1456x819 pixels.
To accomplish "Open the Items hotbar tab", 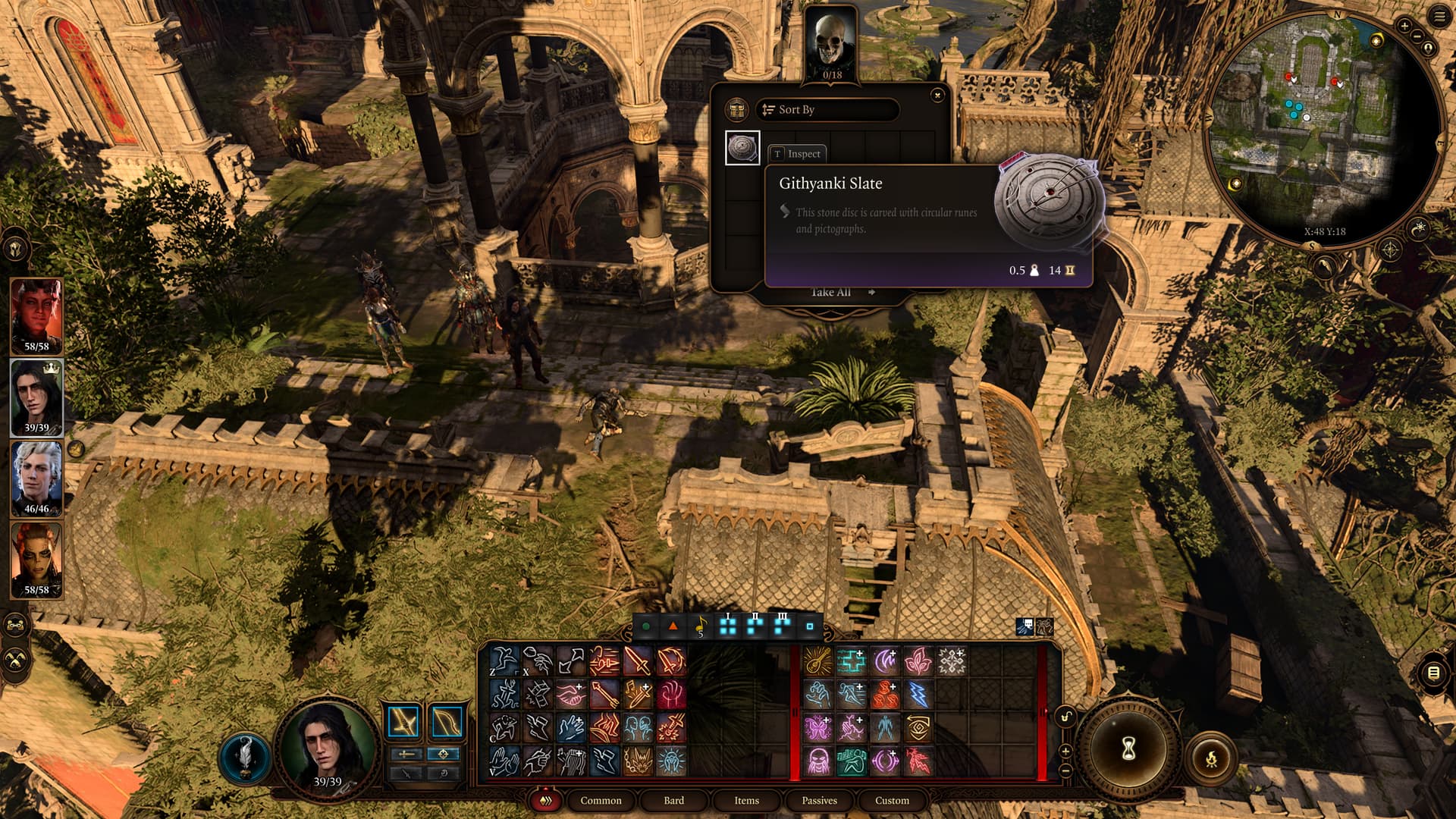I will pos(746,800).
